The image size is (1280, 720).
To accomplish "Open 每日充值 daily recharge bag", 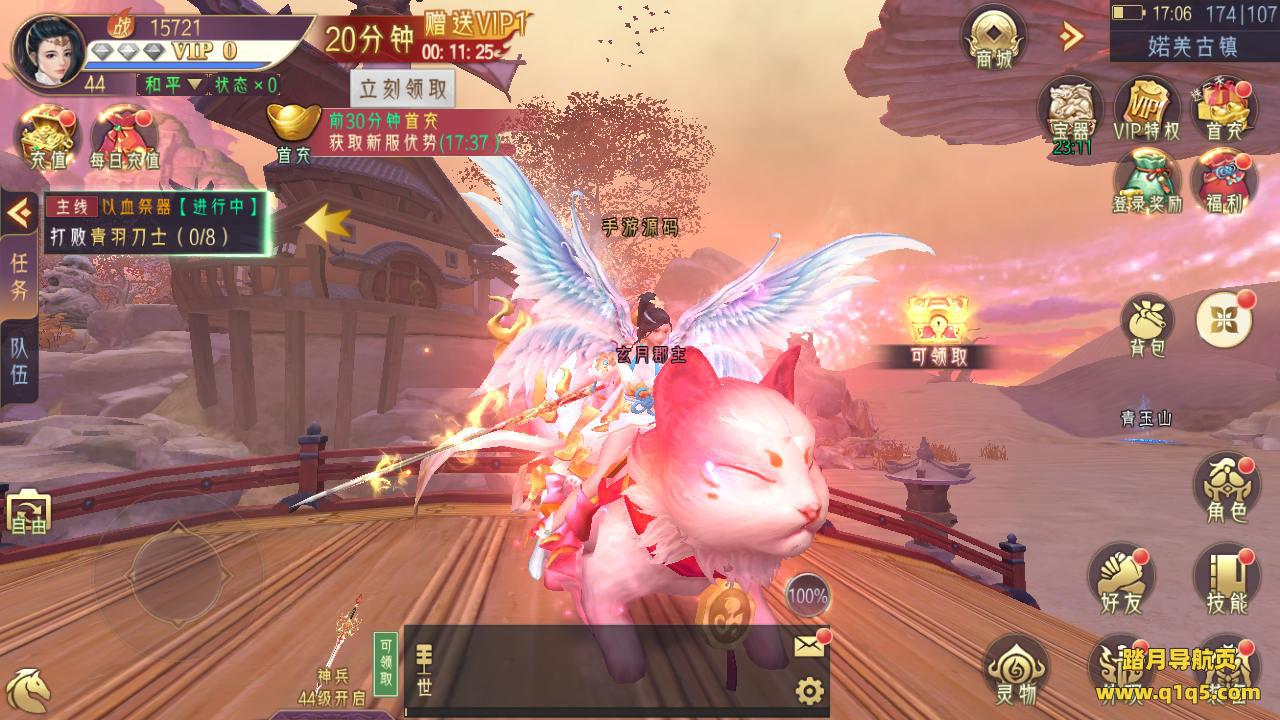I will coord(124,135).
